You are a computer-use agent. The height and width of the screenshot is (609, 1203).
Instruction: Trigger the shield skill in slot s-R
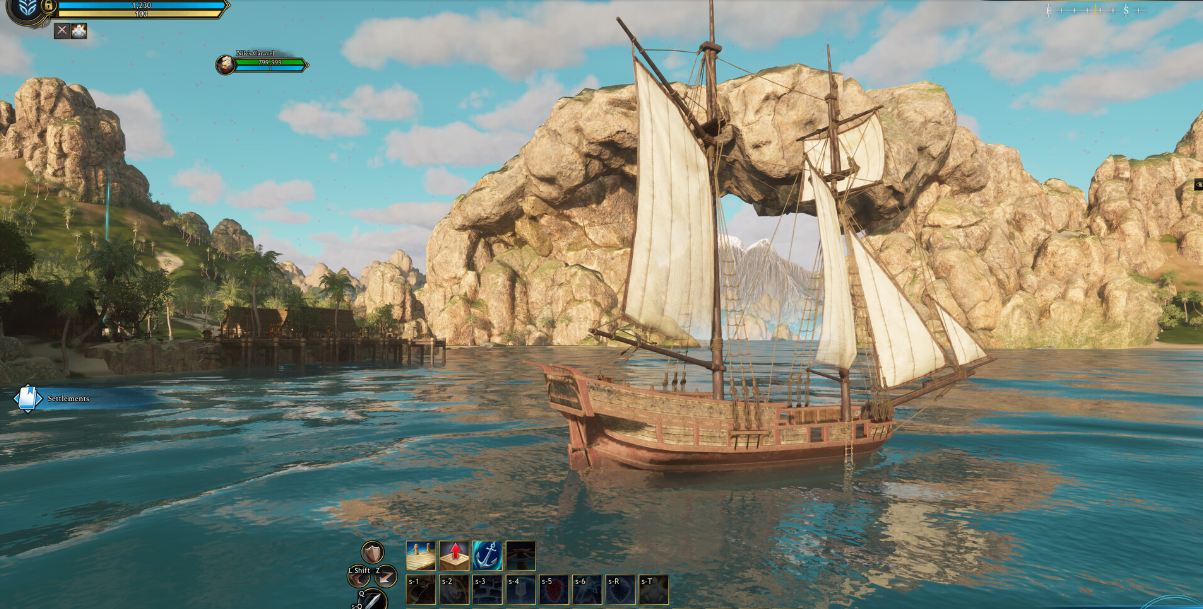click(620, 589)
